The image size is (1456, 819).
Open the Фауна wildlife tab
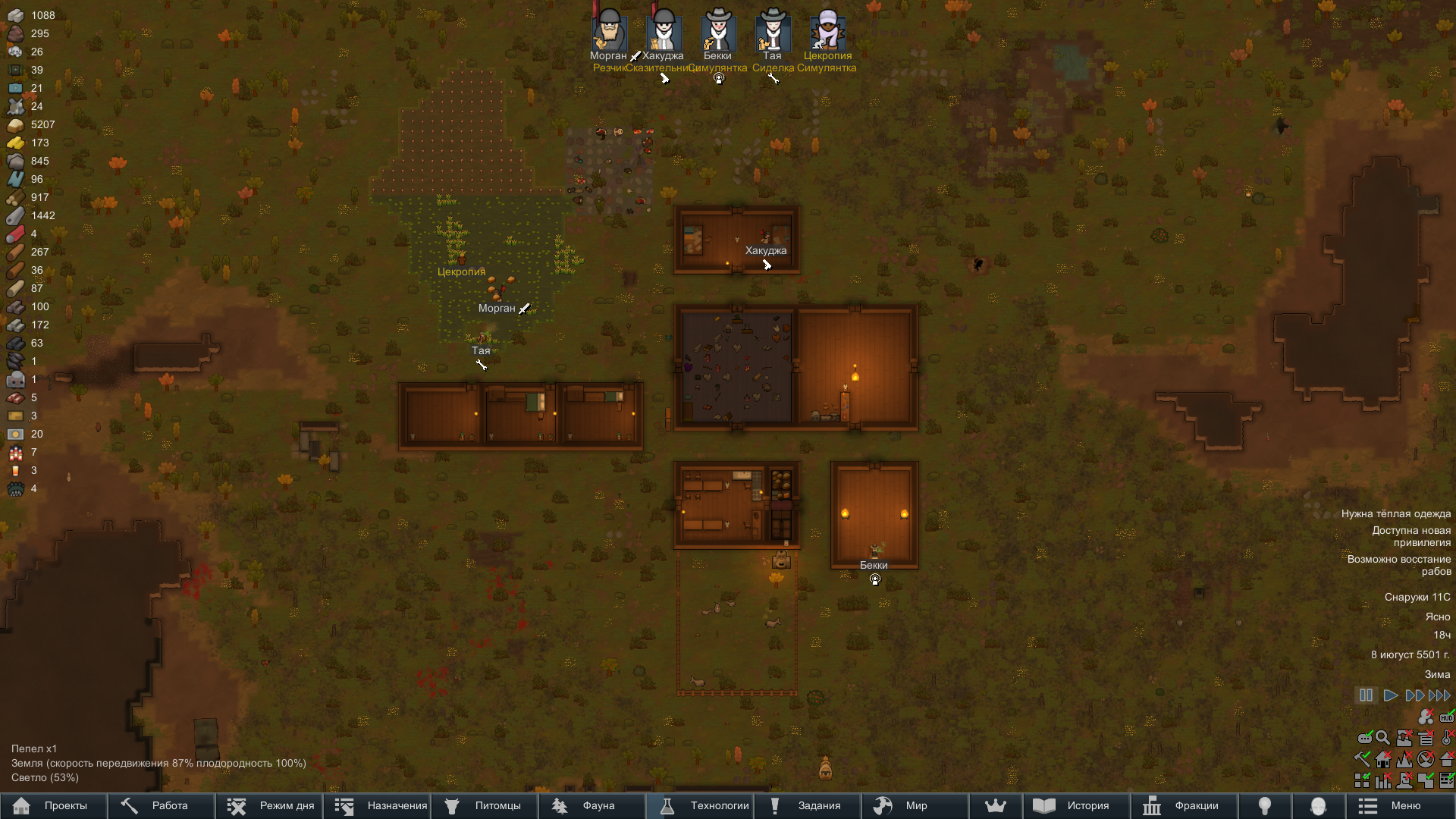(x=591, y=805)
